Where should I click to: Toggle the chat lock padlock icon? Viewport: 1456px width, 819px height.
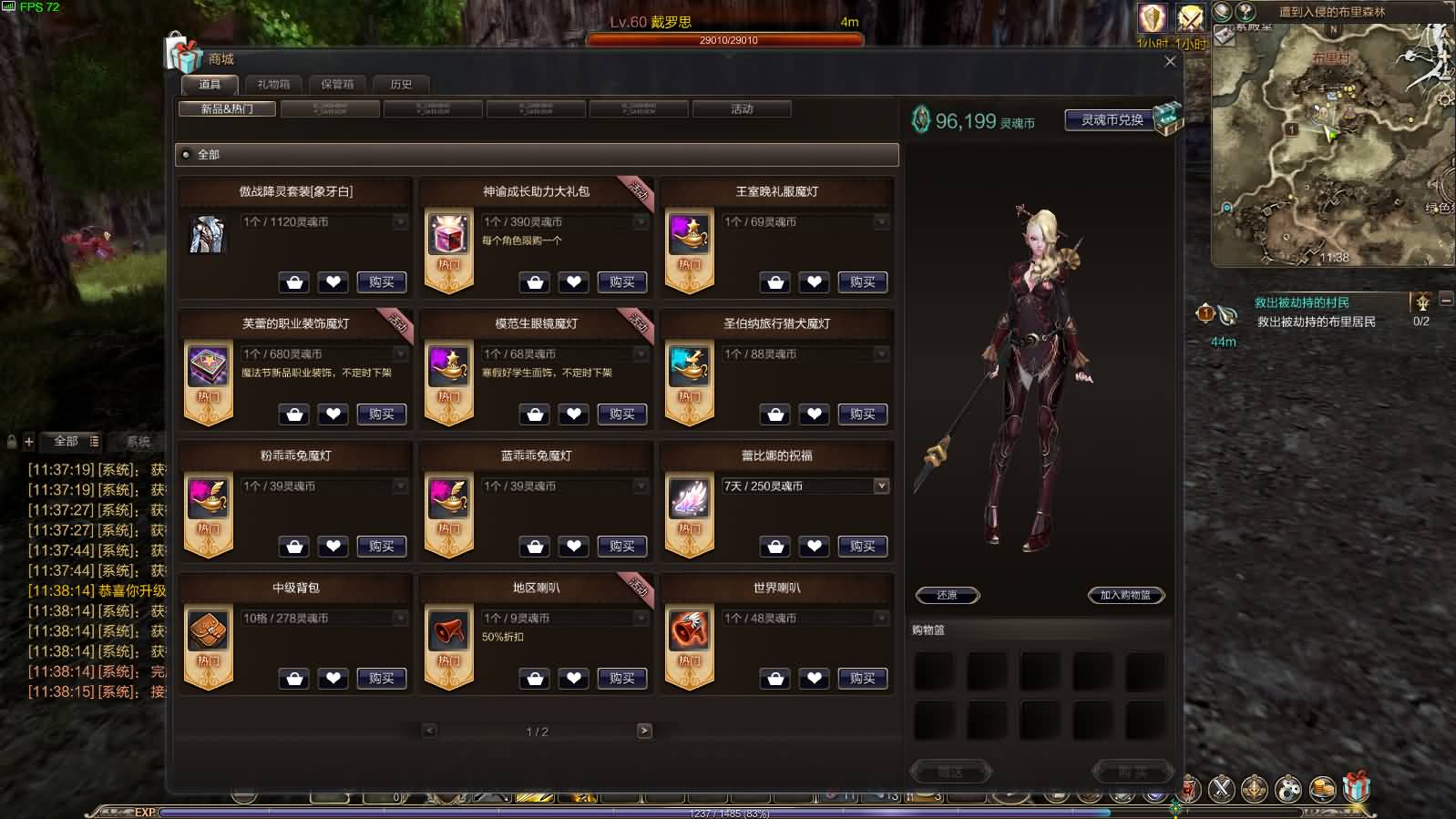(10, 441)
